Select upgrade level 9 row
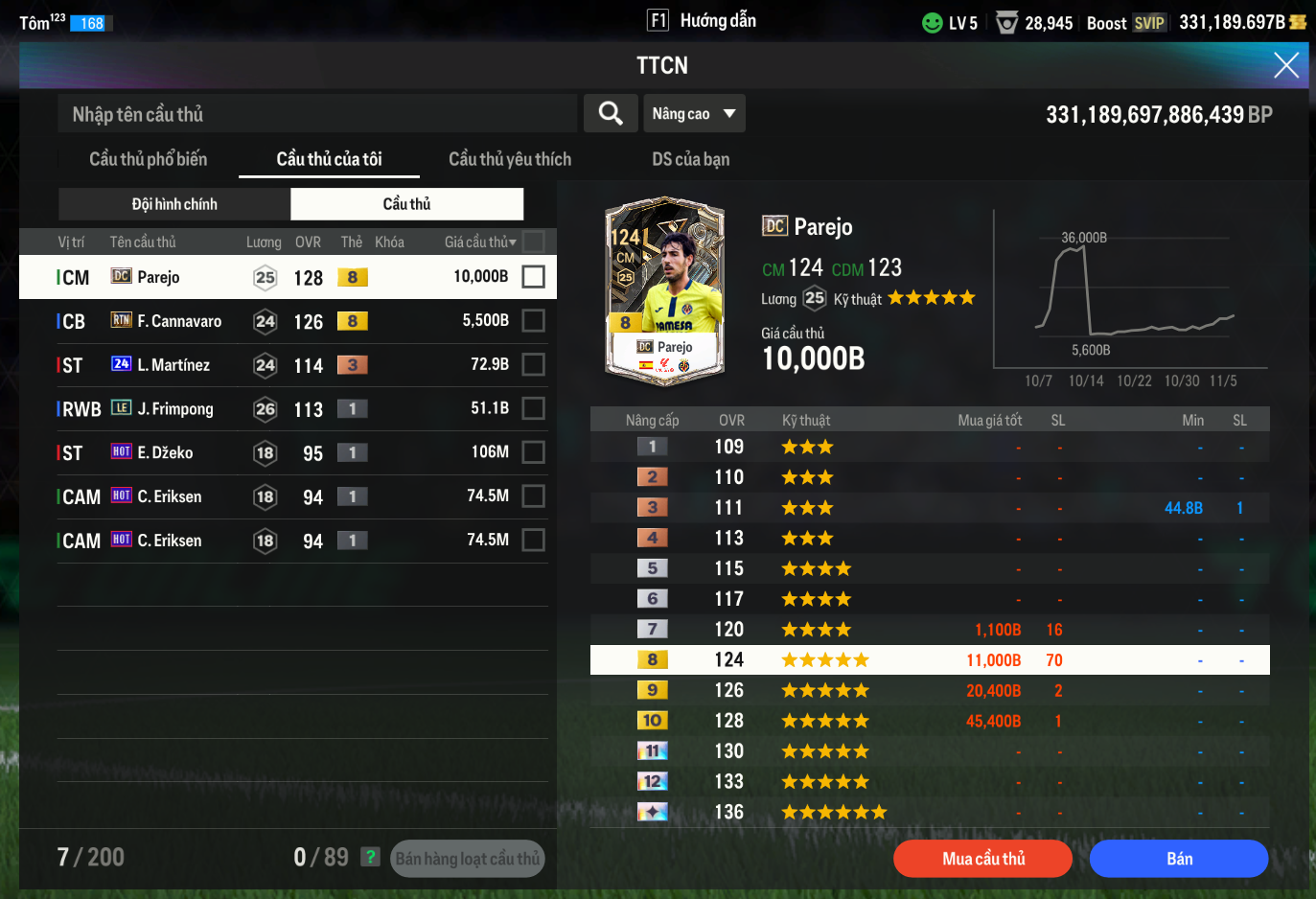1316x899 pixels. click(929, 690)
